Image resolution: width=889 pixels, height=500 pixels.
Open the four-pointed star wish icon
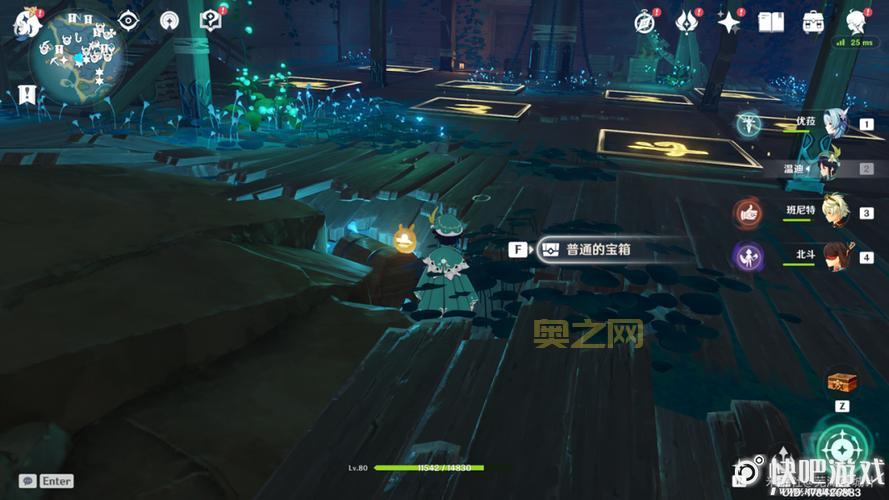pos(728,21)
